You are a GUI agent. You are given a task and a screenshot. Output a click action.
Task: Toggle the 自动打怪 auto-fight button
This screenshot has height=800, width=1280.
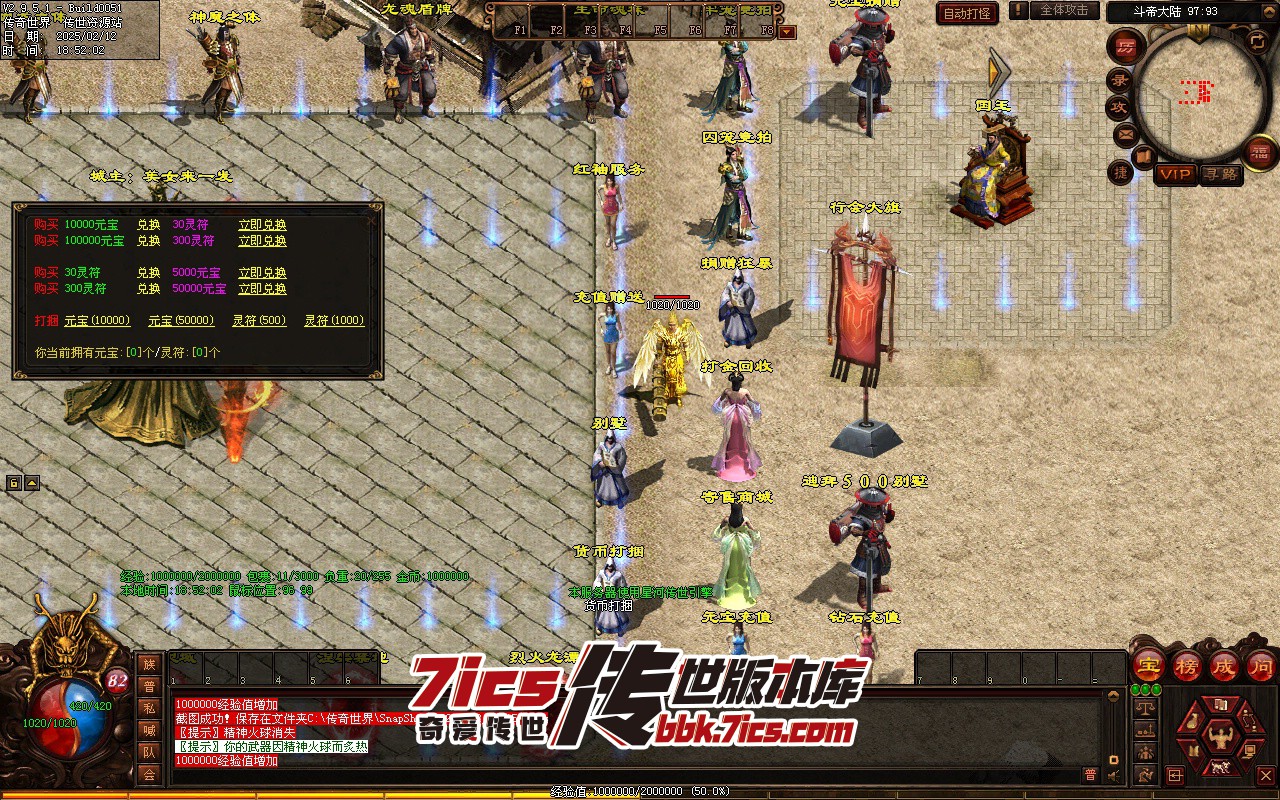pyautogui.click(x=967, y=13)
